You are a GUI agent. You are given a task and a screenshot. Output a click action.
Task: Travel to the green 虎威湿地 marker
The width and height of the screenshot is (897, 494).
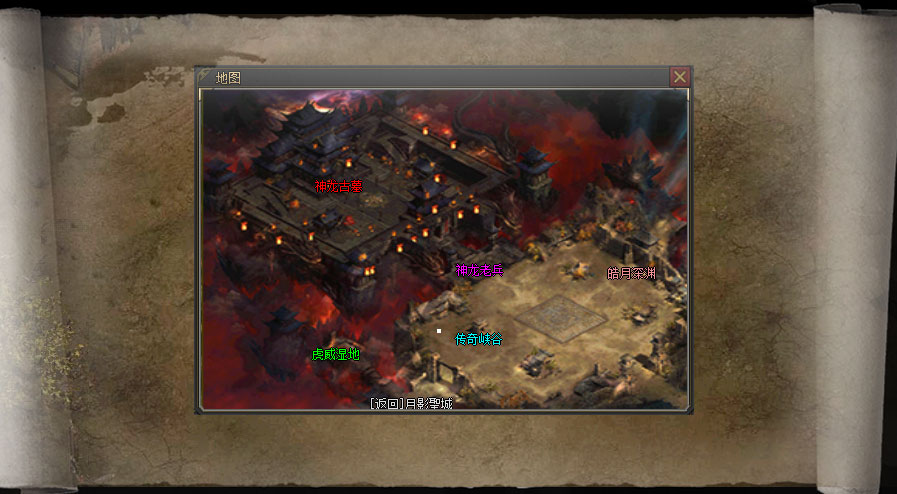click(x=335, y=354)
